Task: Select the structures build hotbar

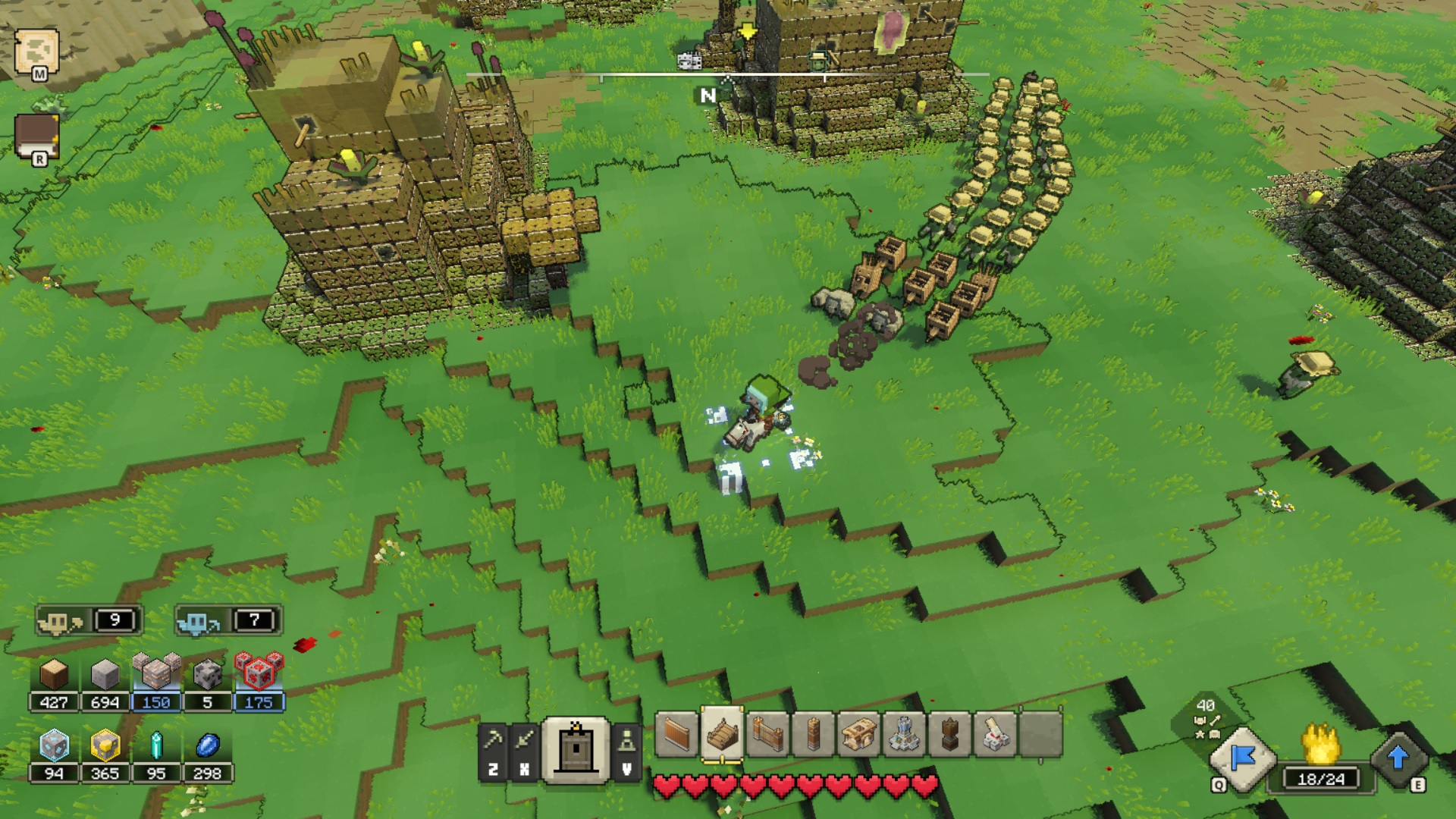Action: [x=576, y=749]
